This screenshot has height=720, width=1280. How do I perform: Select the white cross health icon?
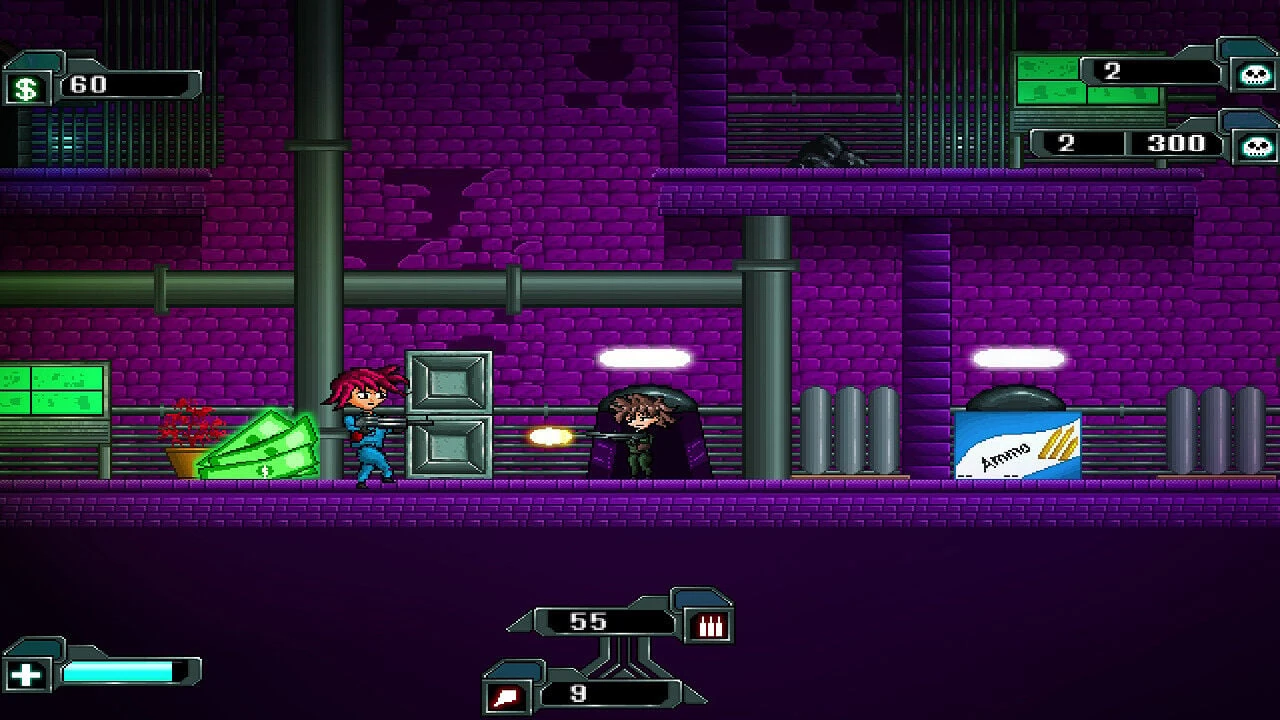pyautogui.click(x=26, y=674)
